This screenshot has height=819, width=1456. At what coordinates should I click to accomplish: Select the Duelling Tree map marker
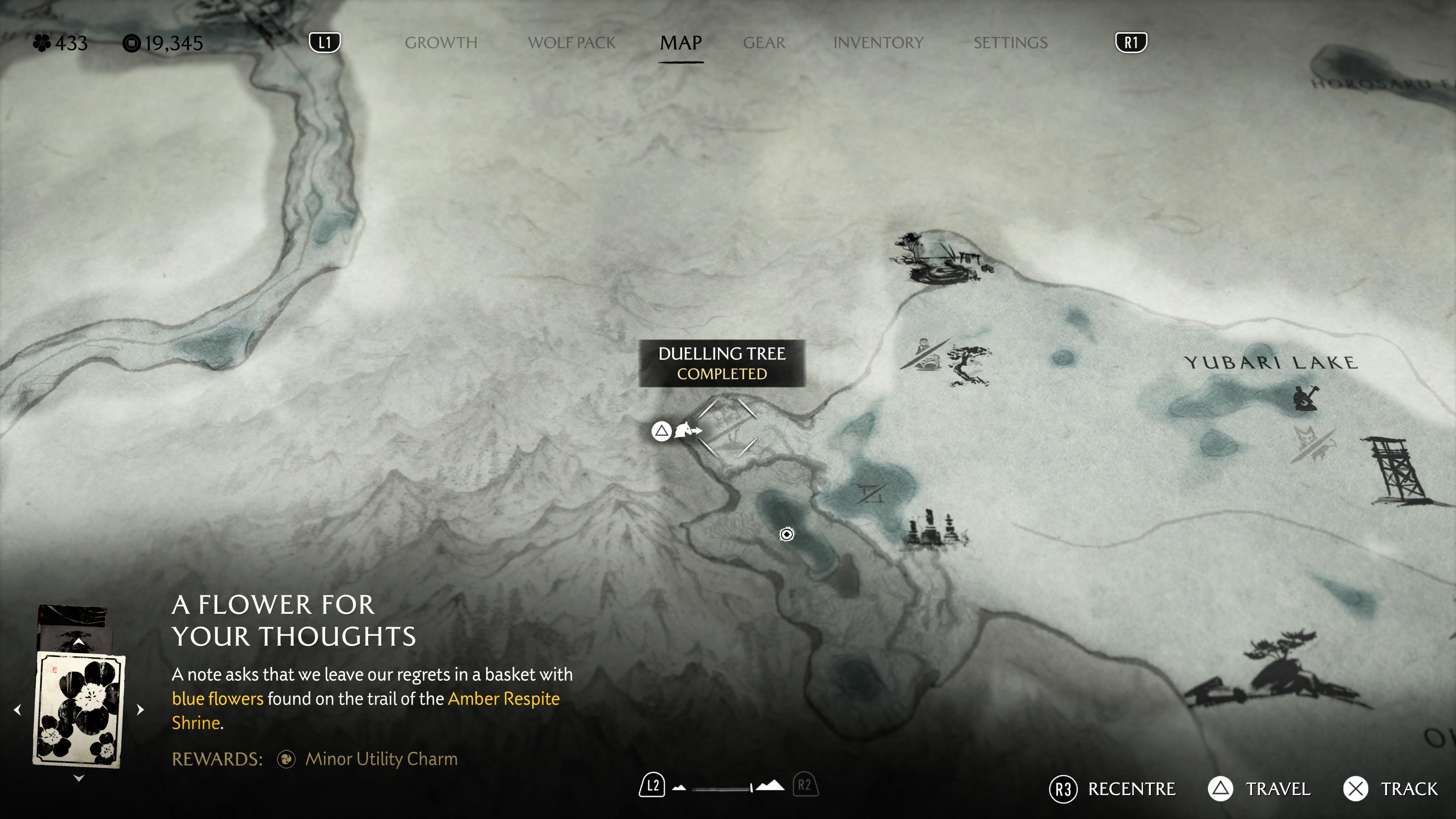point(728,427)
